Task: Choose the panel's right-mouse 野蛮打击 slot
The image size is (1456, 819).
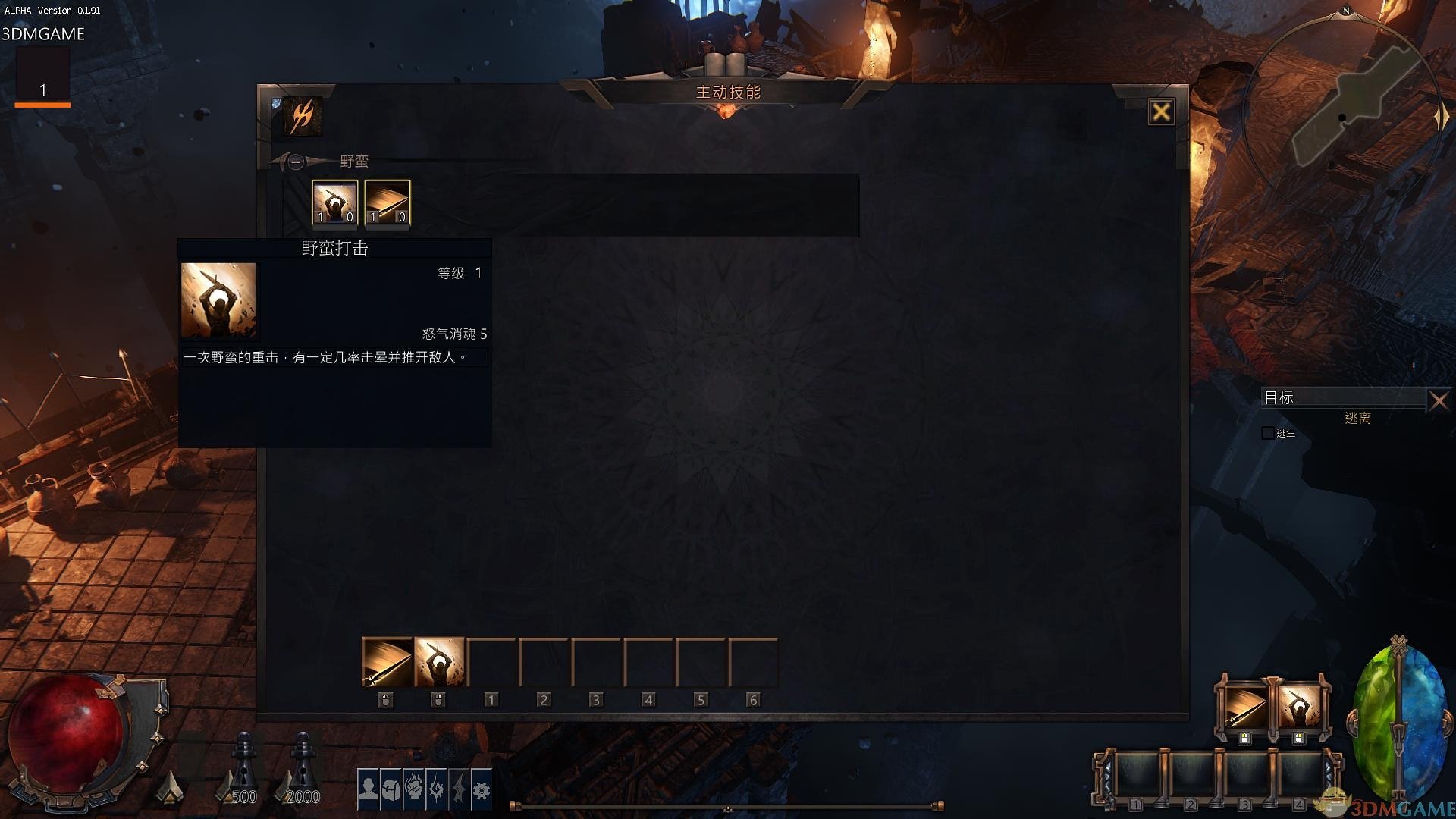Action: click(x=439, y=662)
